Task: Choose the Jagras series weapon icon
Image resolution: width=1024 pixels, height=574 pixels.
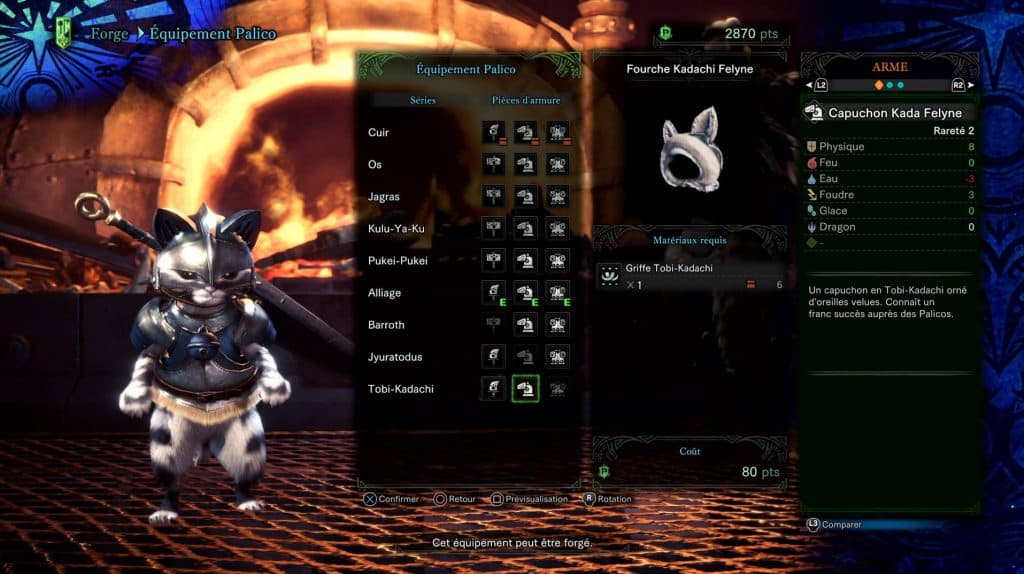Action: (493, 197)
